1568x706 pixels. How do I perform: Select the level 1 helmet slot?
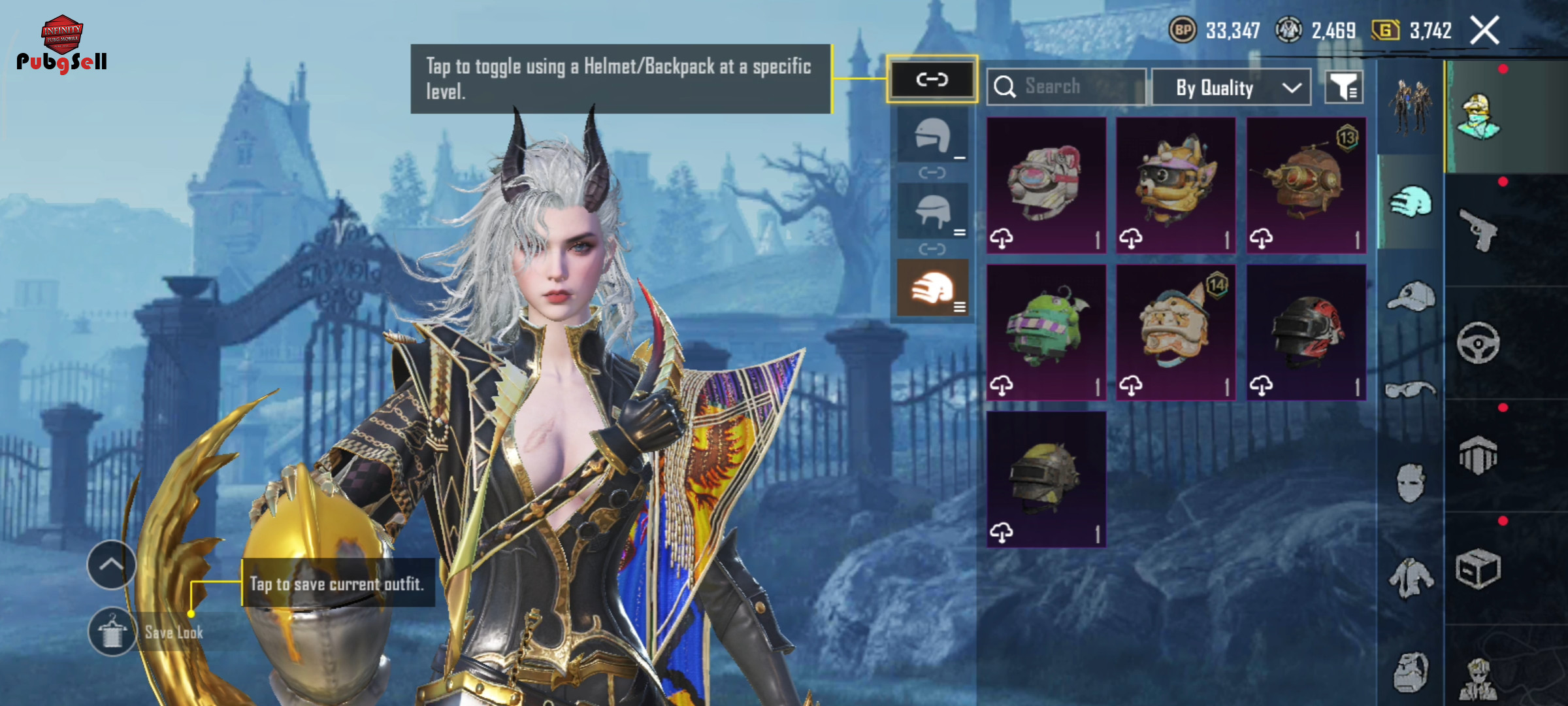(x=932, y=136)
